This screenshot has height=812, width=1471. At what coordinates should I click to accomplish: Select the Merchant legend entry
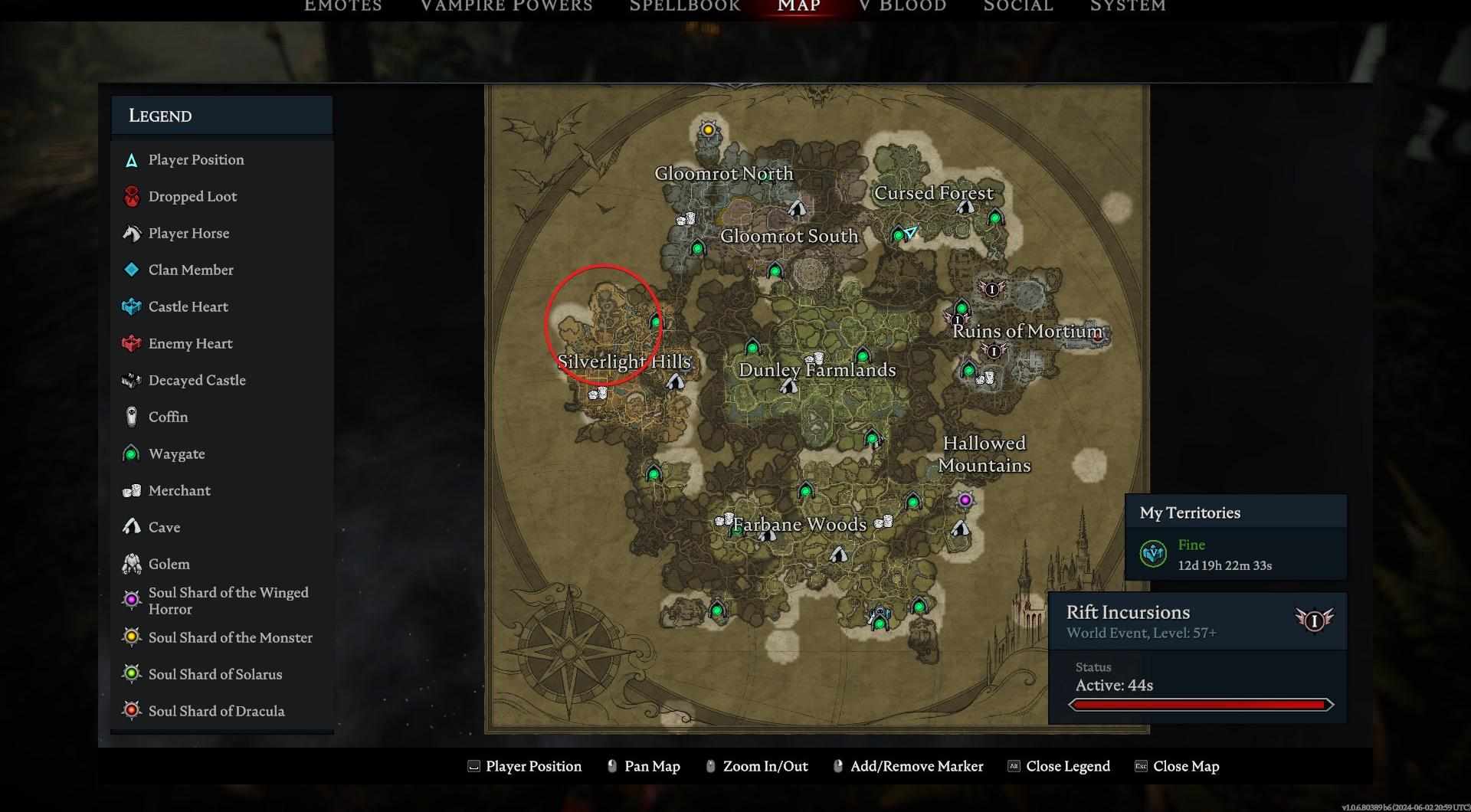179,490
